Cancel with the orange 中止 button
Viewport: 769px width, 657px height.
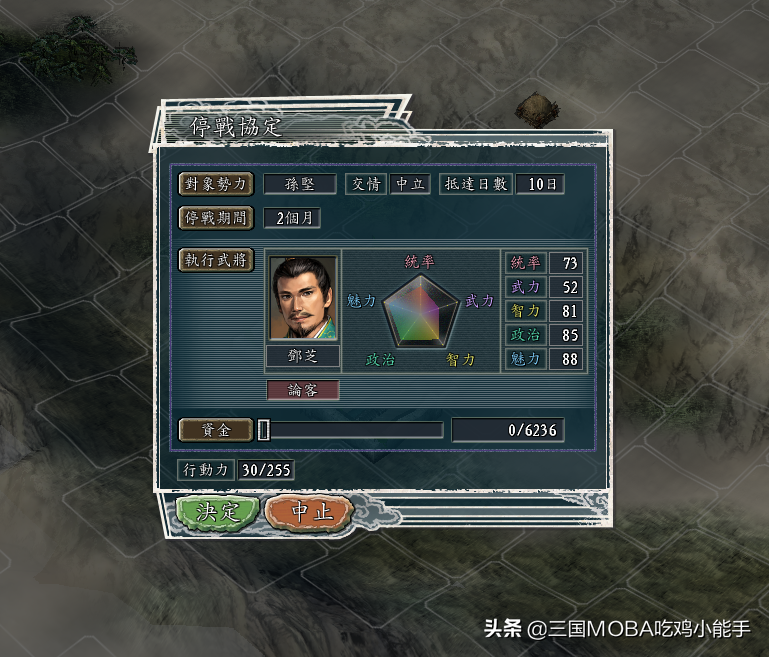(309, 512)
